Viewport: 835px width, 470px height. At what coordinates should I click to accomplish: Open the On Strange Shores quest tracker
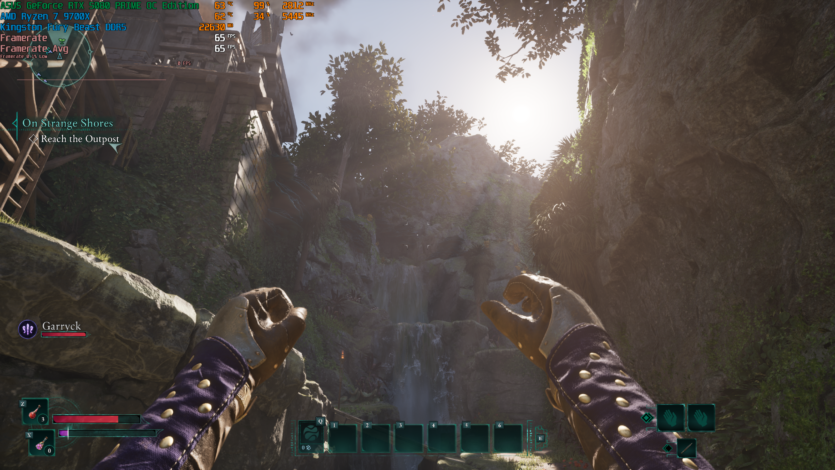[69, 123]
